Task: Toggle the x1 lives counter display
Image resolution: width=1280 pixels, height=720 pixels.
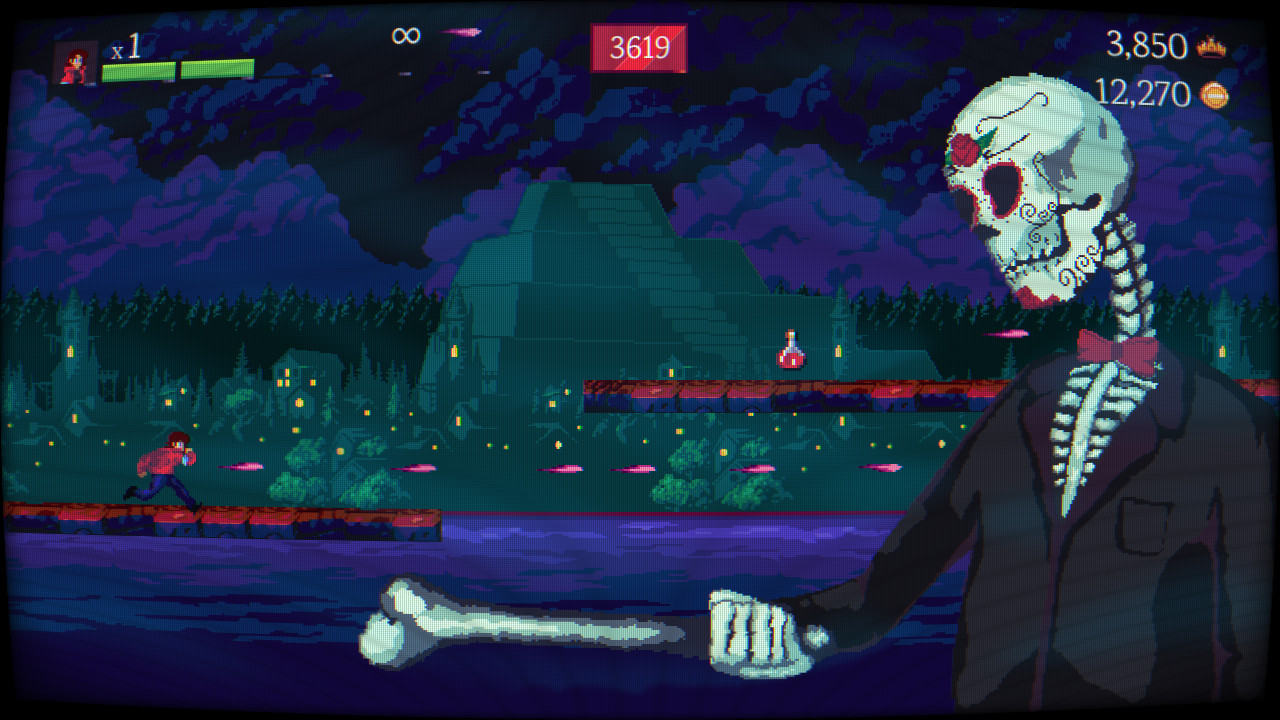Action: pyautogui.click(x=123, y=46)
